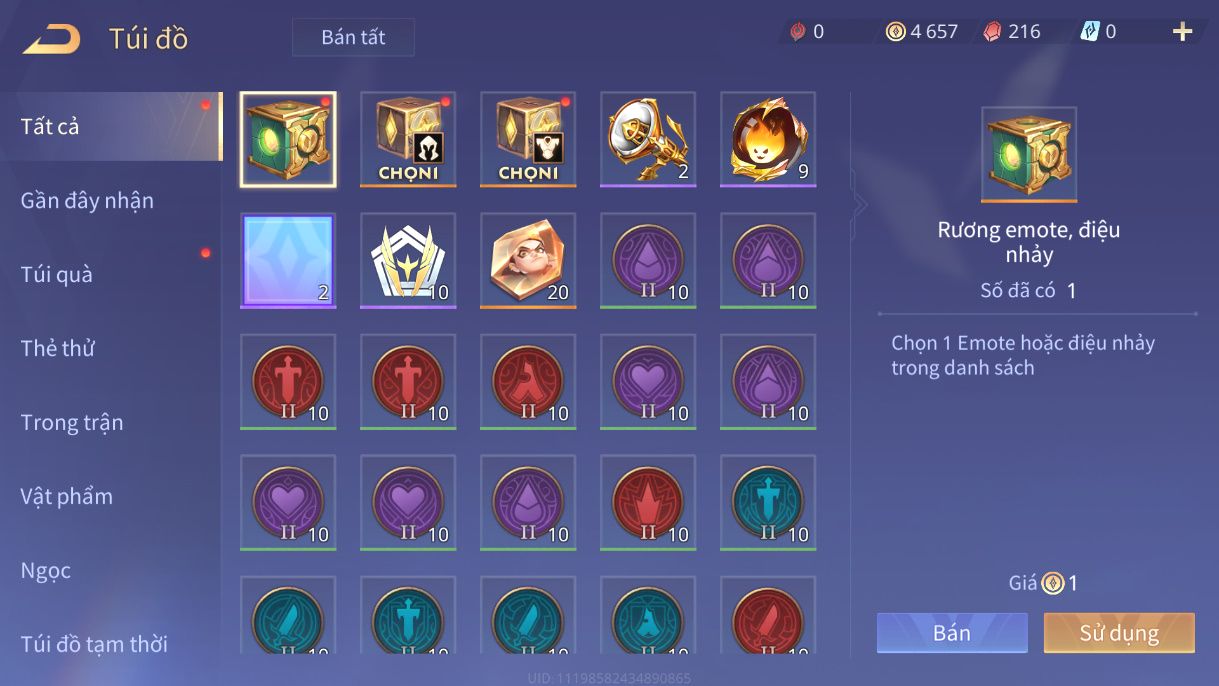Switch to the Trong trận tab

[x=72, y=423]
